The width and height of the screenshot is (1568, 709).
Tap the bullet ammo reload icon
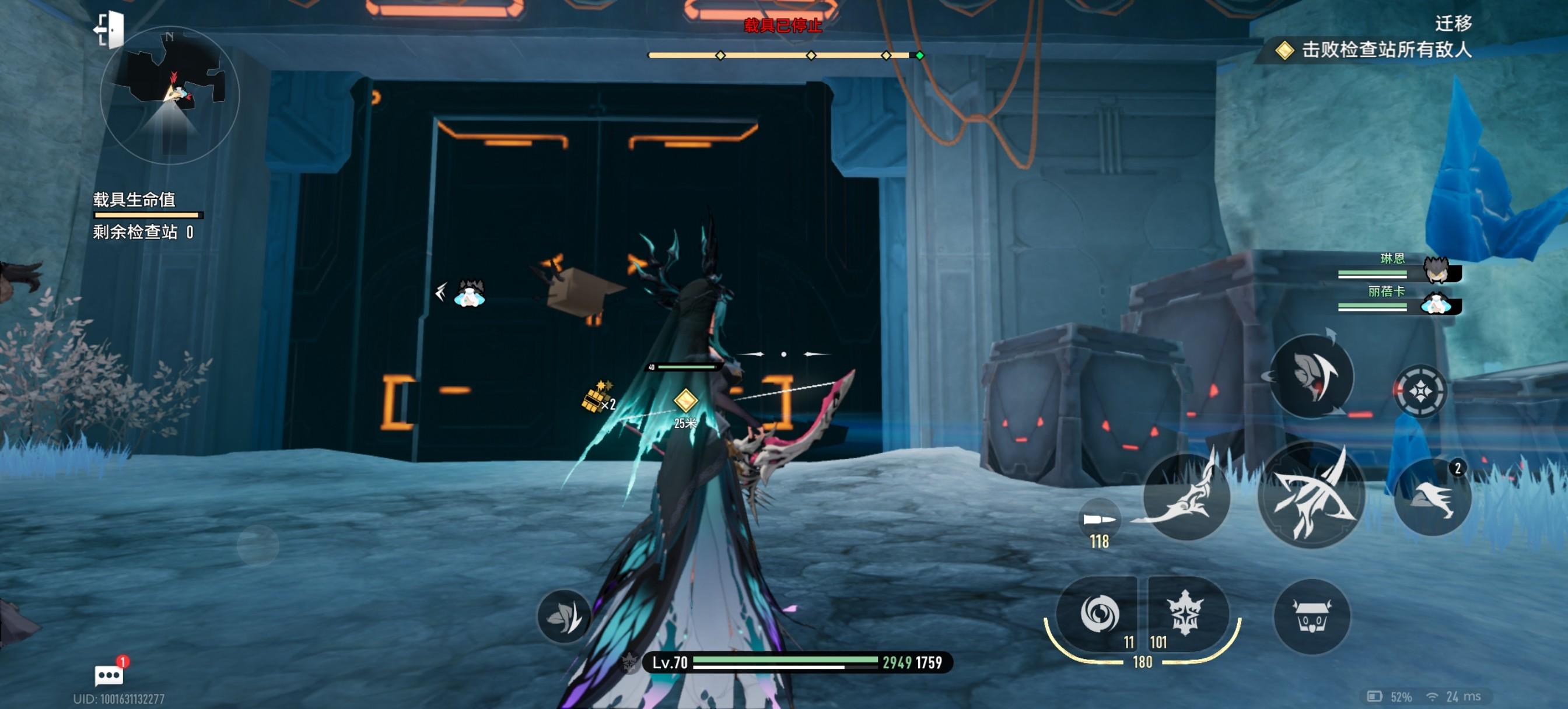[x=1100, y=519]
